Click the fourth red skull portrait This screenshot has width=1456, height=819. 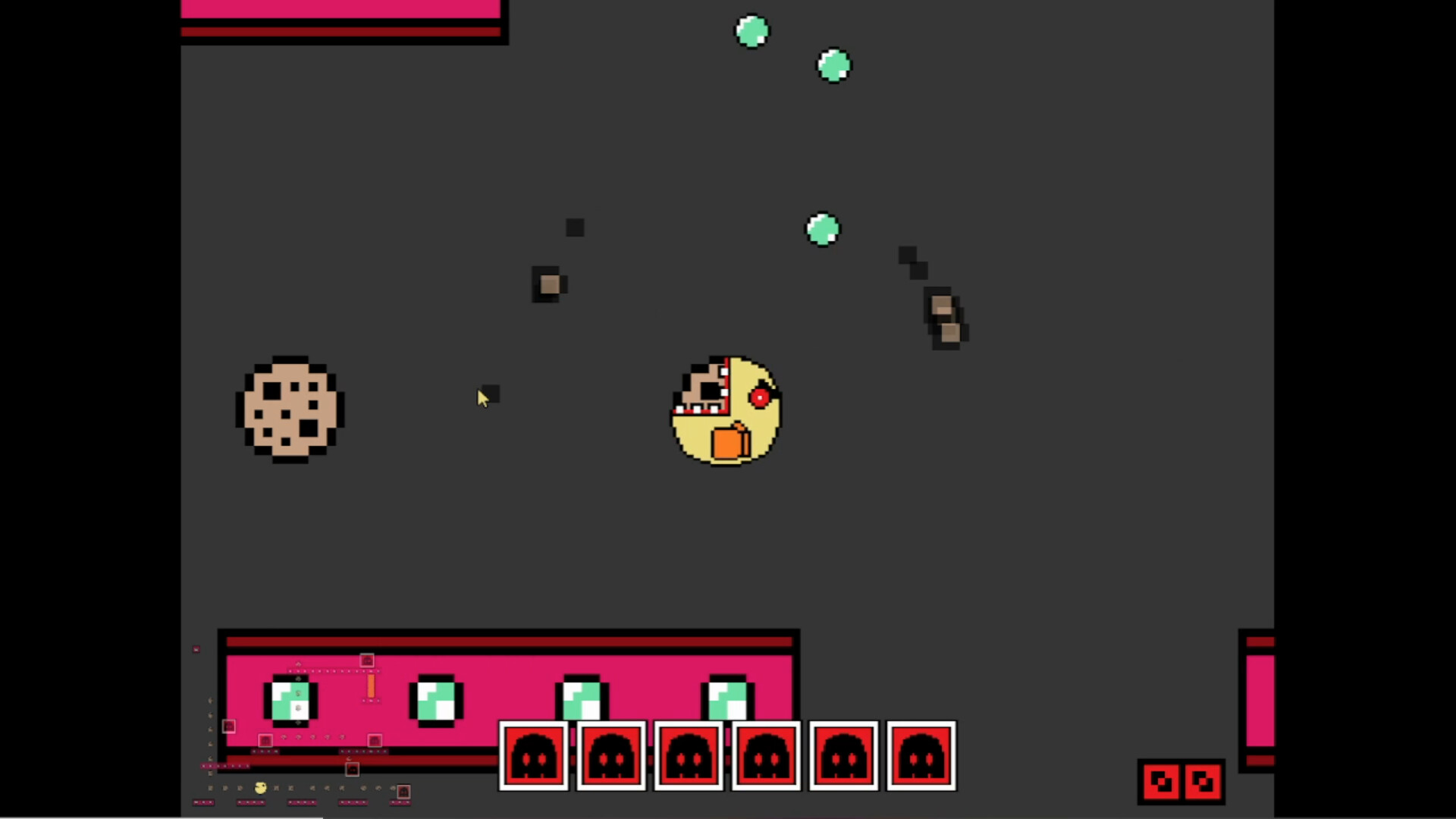coord(766,756)
